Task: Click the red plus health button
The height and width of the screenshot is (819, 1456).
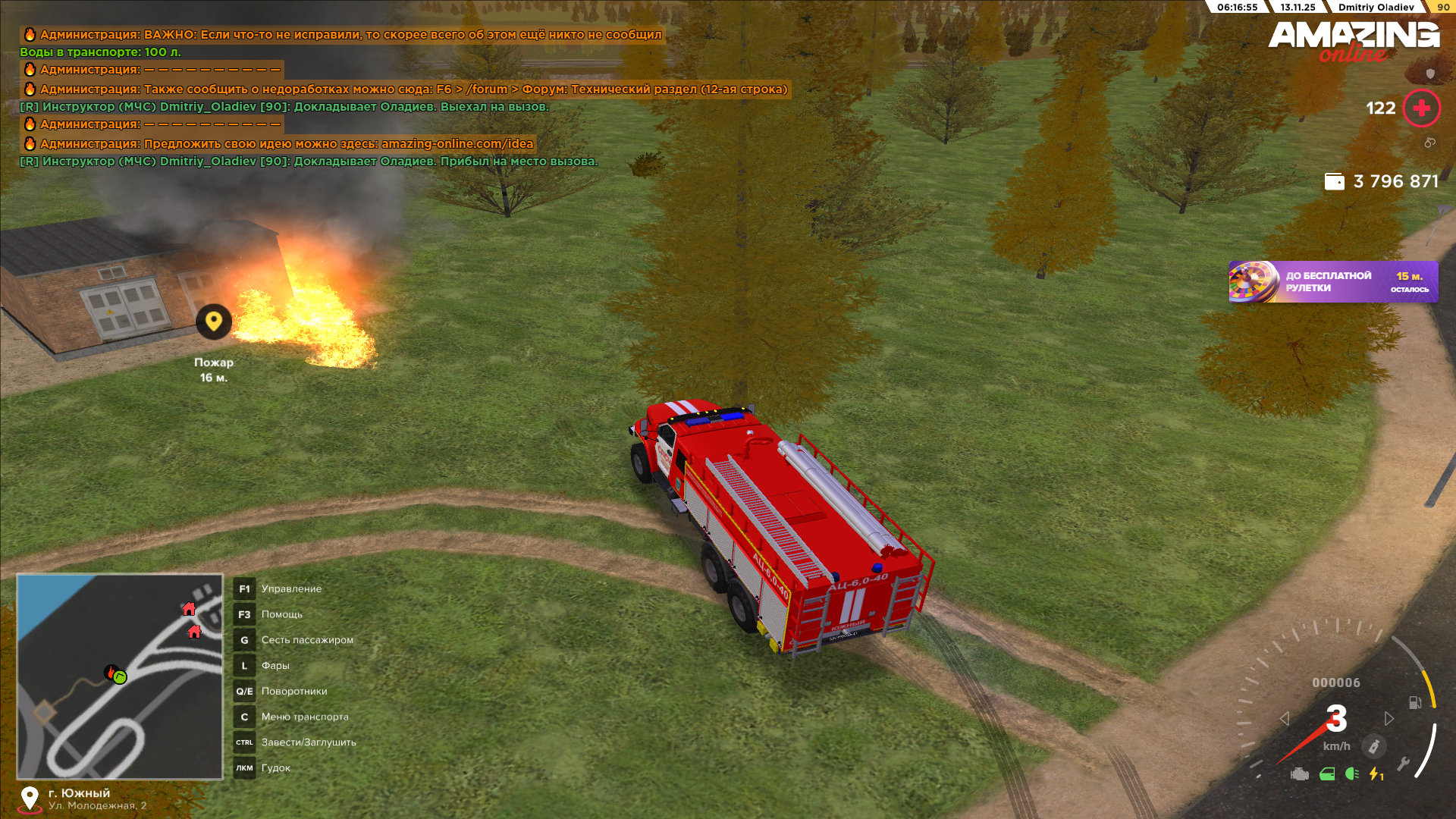Action: pyautogui.click(x=1421, y=108)
